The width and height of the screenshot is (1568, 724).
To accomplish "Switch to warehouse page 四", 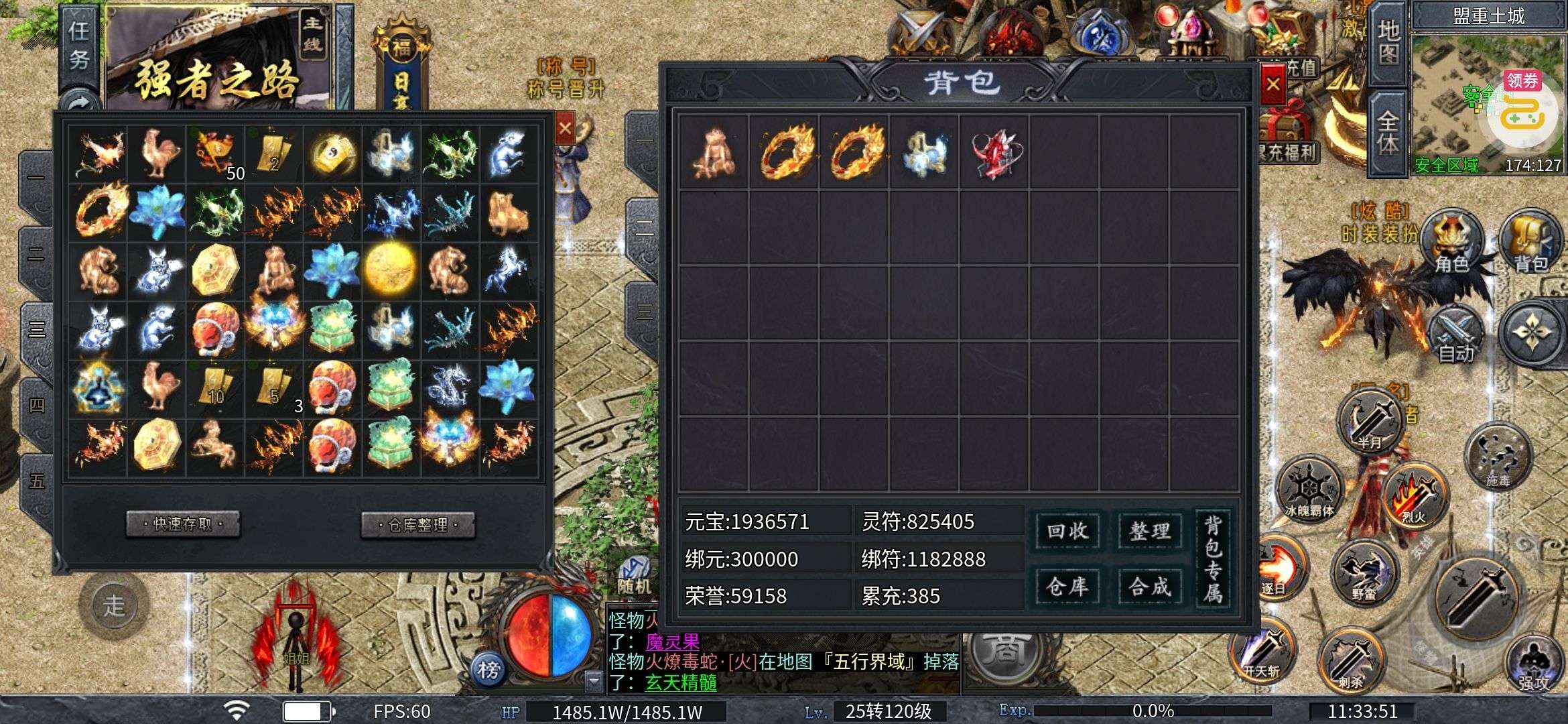I will click(x=37, y=404).
